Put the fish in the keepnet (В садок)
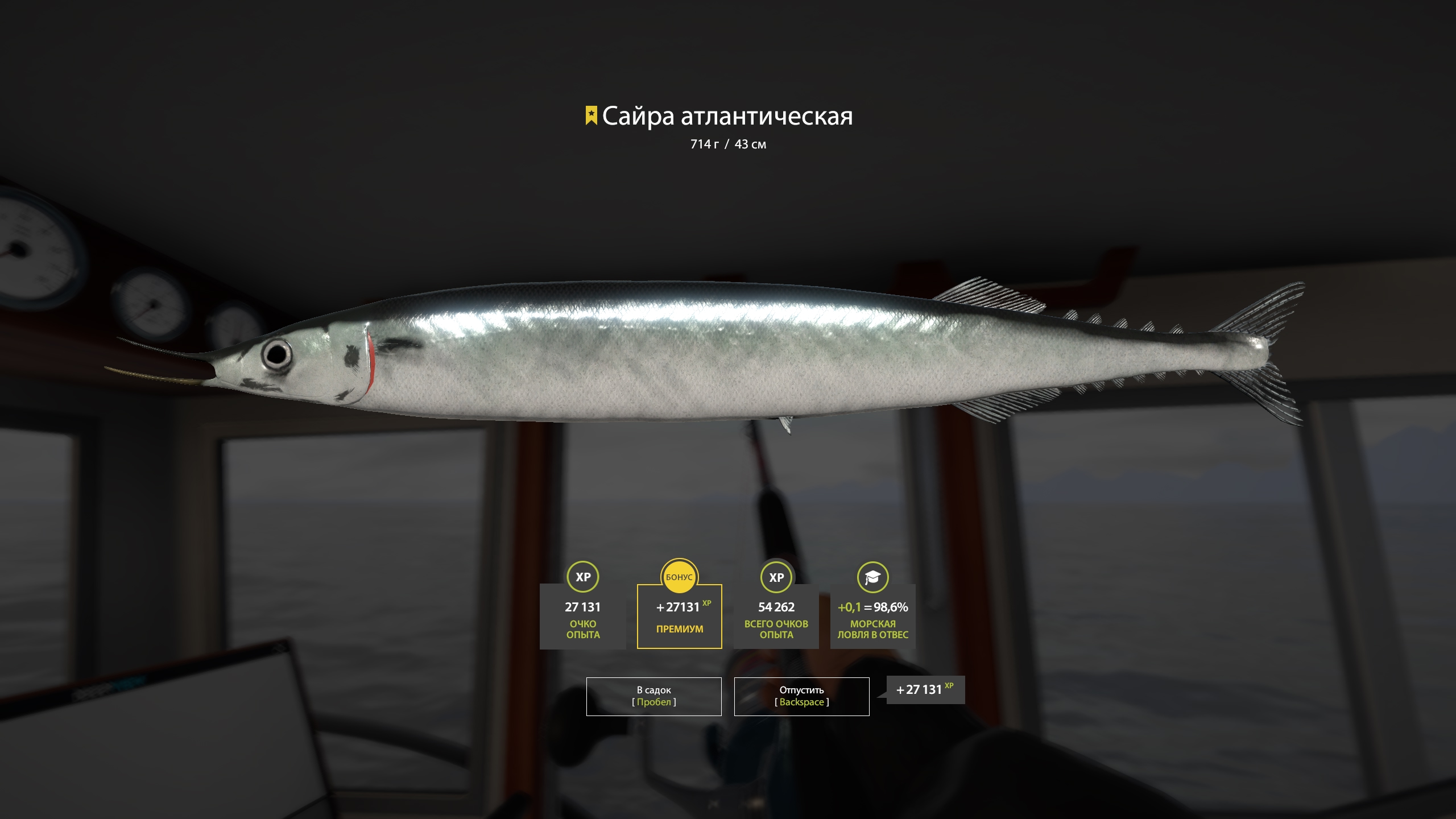This screenshot has width=1456, height=819. point(653,696)
